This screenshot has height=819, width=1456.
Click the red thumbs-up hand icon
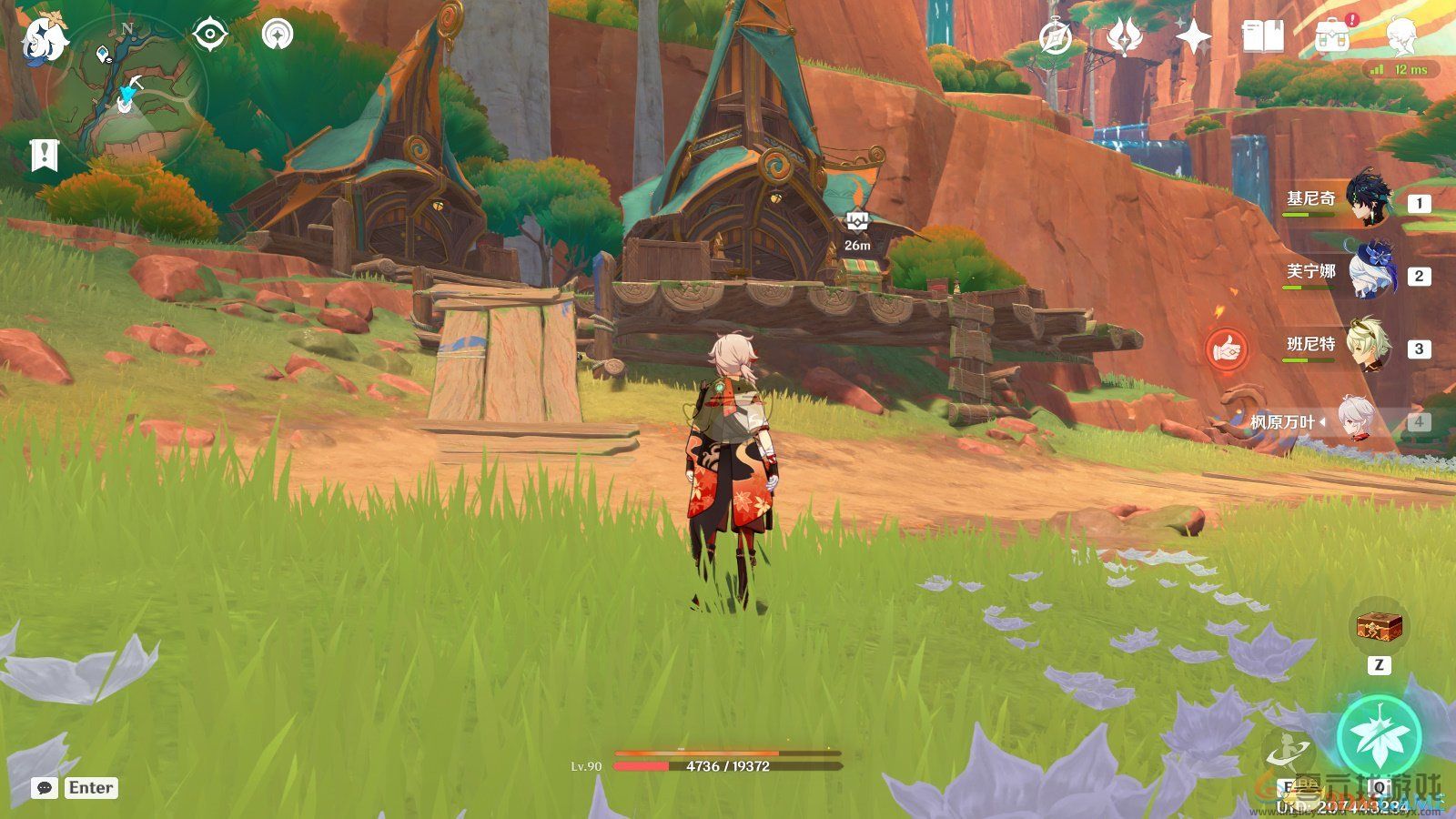click(1225, 349)
